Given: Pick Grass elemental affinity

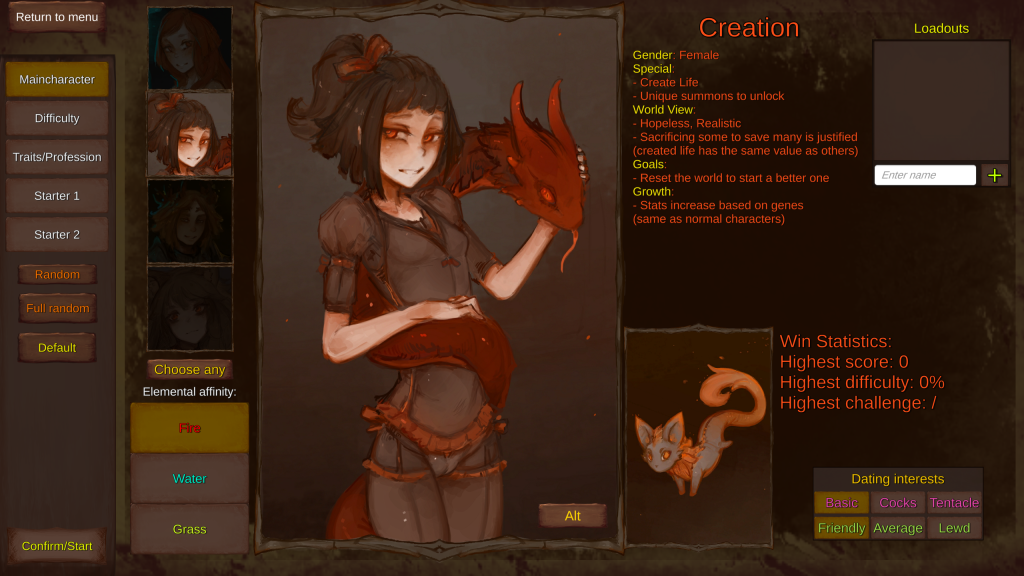Looking at the screenshot, I should pos(190,529).
